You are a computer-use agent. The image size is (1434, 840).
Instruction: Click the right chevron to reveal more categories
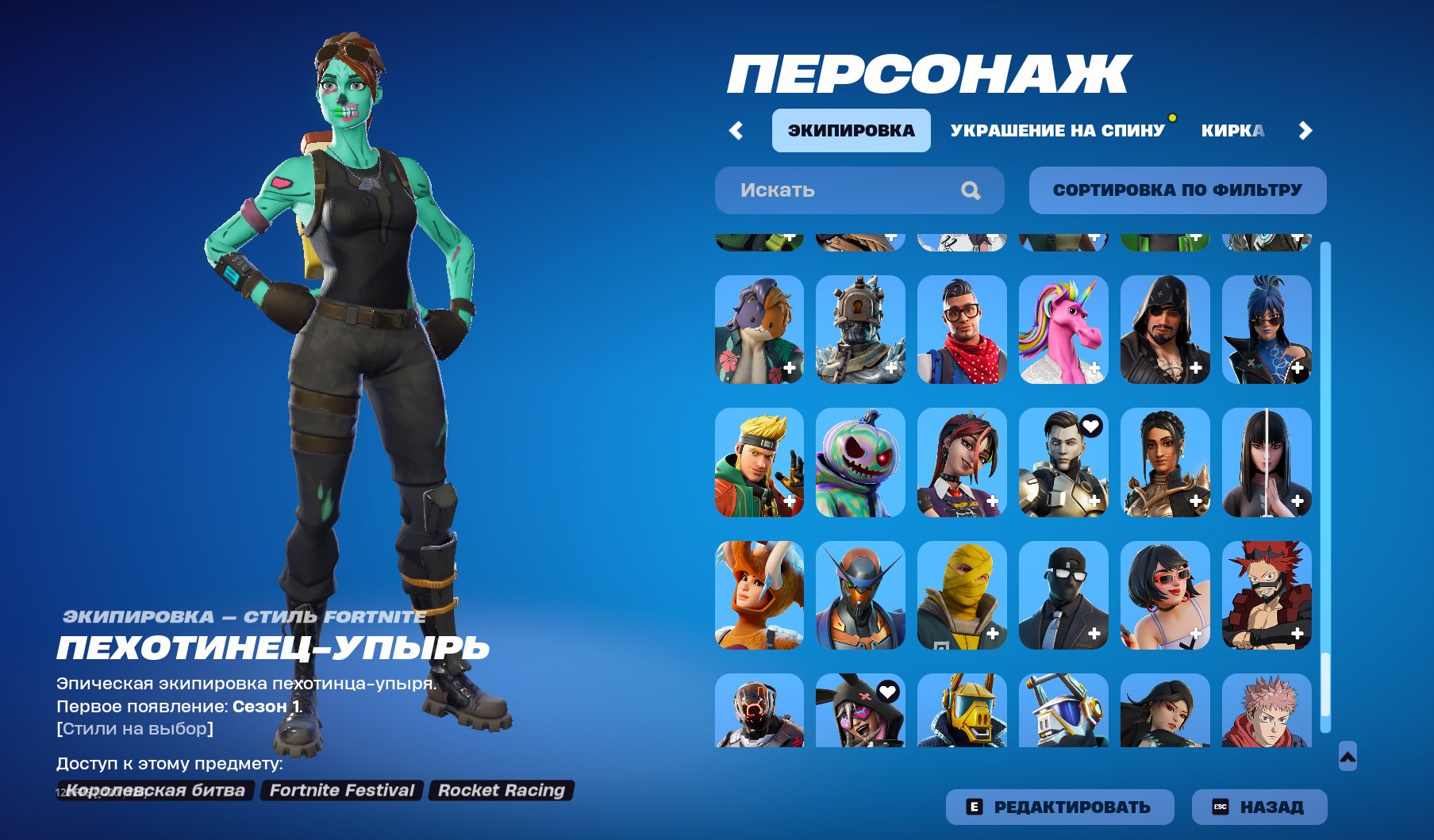(x=1305, y=130)
